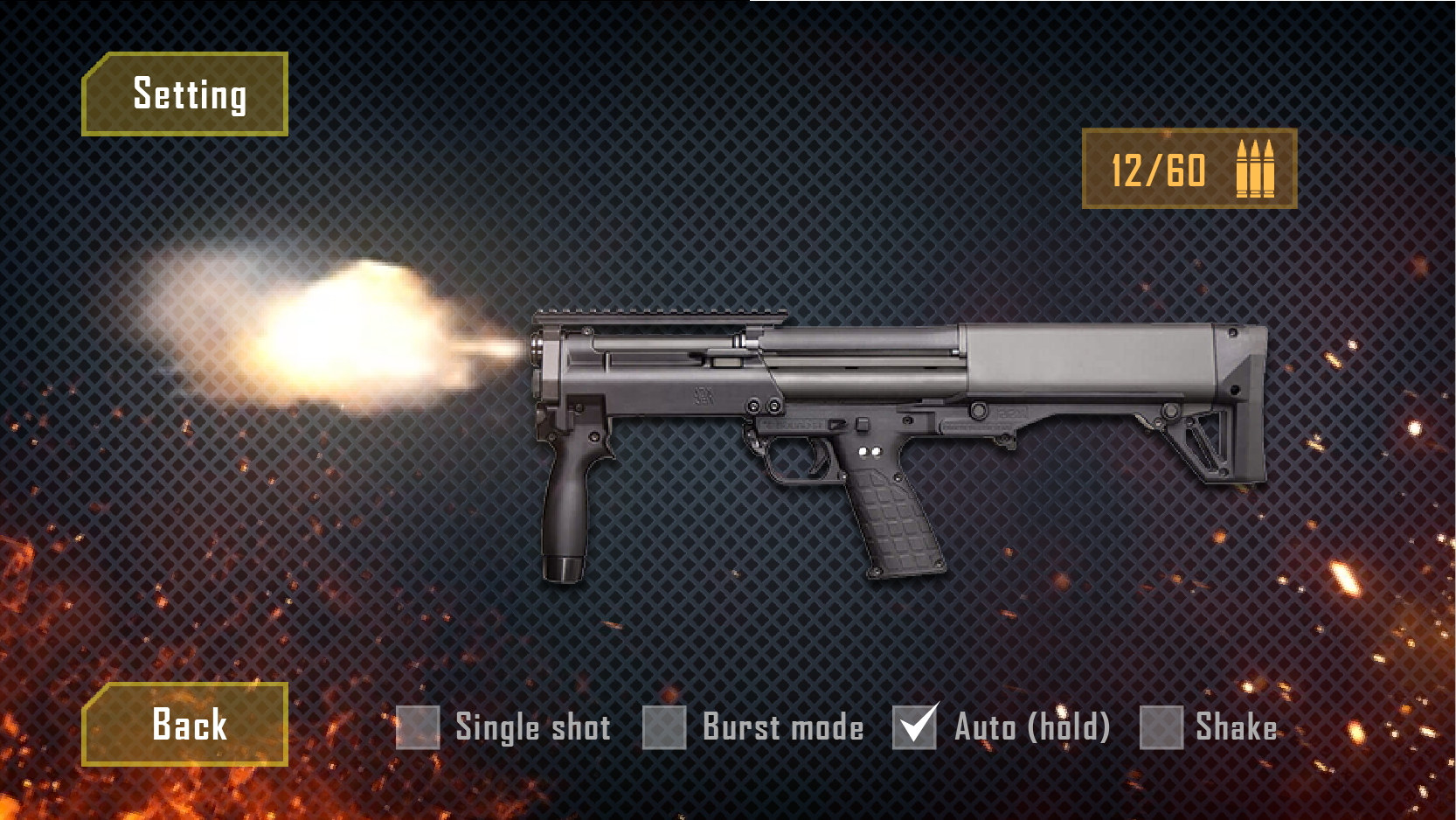Disable the Auto (hold) fire mode
1456x820 pixels.
pyautogui.click(x=912, y=726)
